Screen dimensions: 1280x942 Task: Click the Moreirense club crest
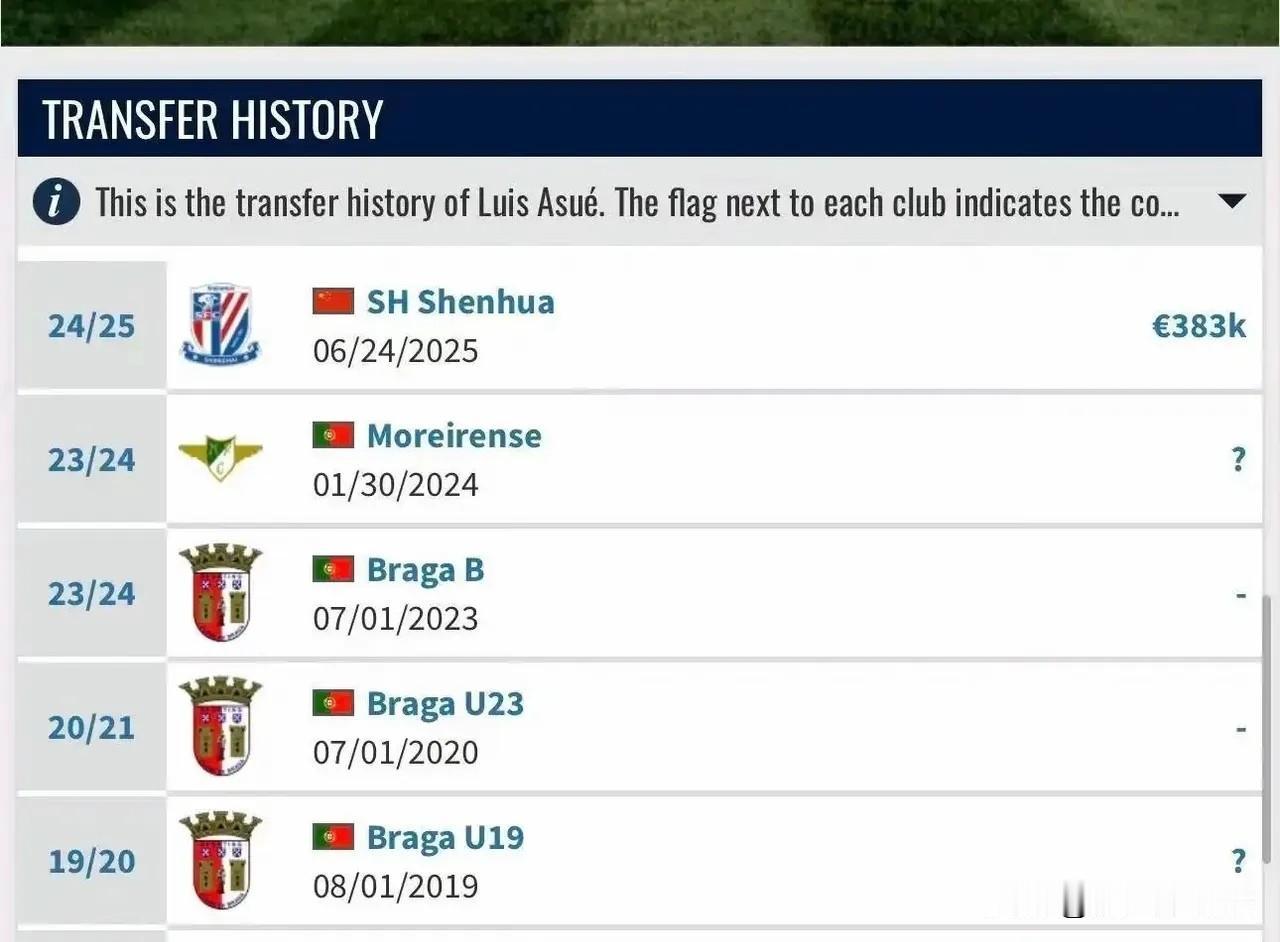click(220, 457)
